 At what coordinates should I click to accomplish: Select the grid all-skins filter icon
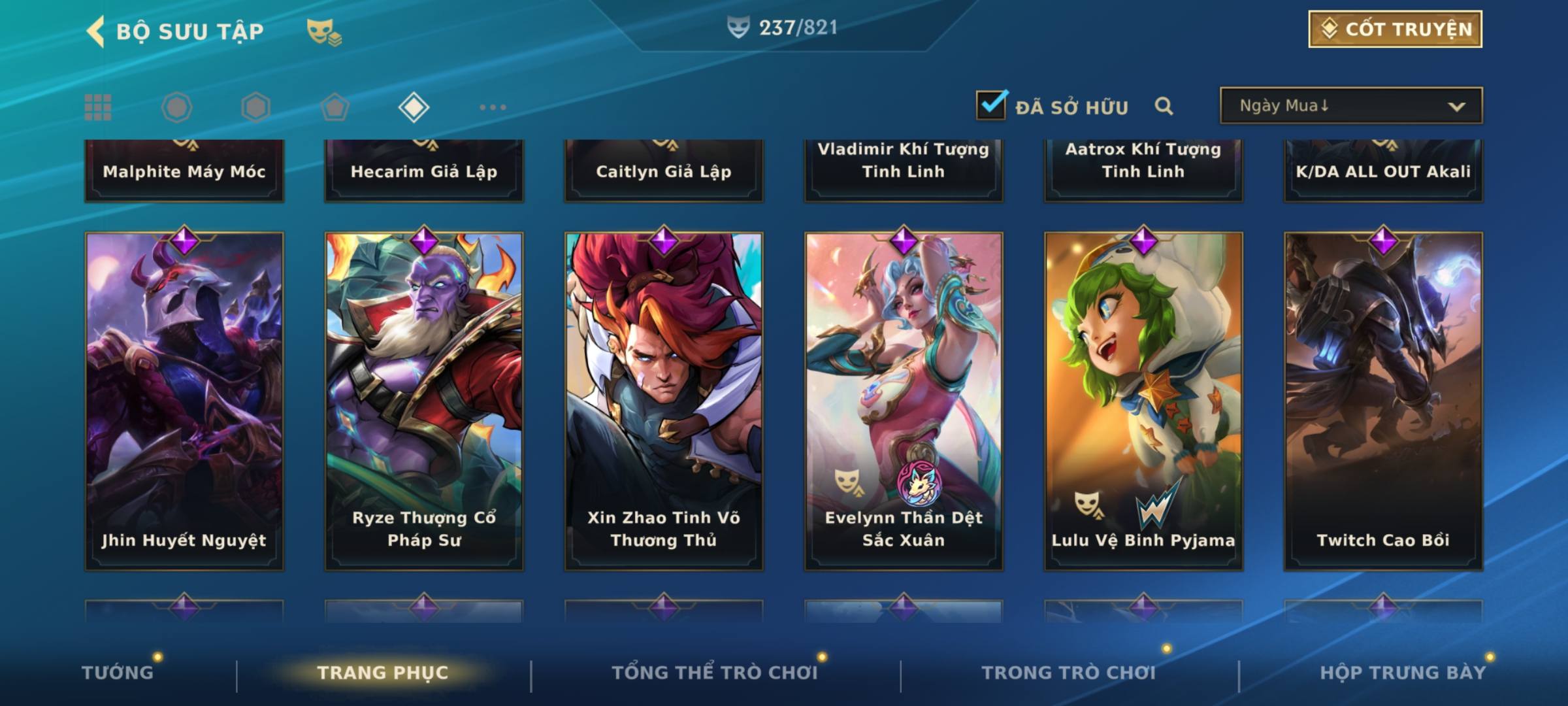(x=98, y=107)
